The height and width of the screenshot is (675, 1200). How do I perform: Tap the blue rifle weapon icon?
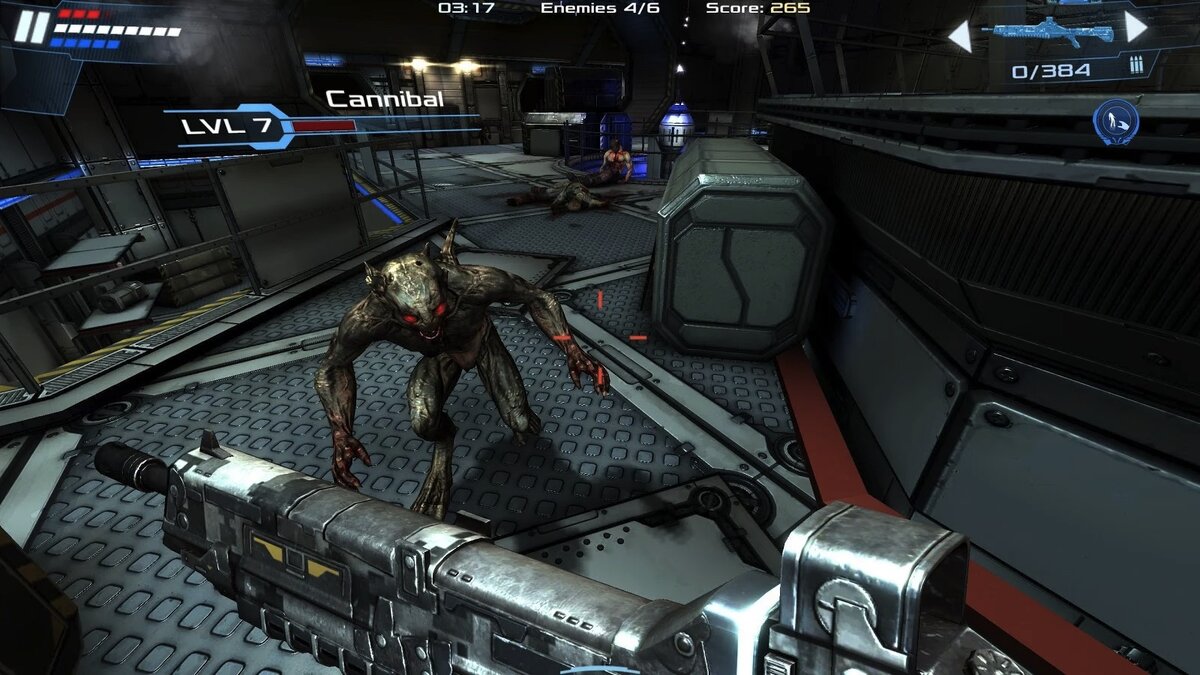[x=1048, y=31]
